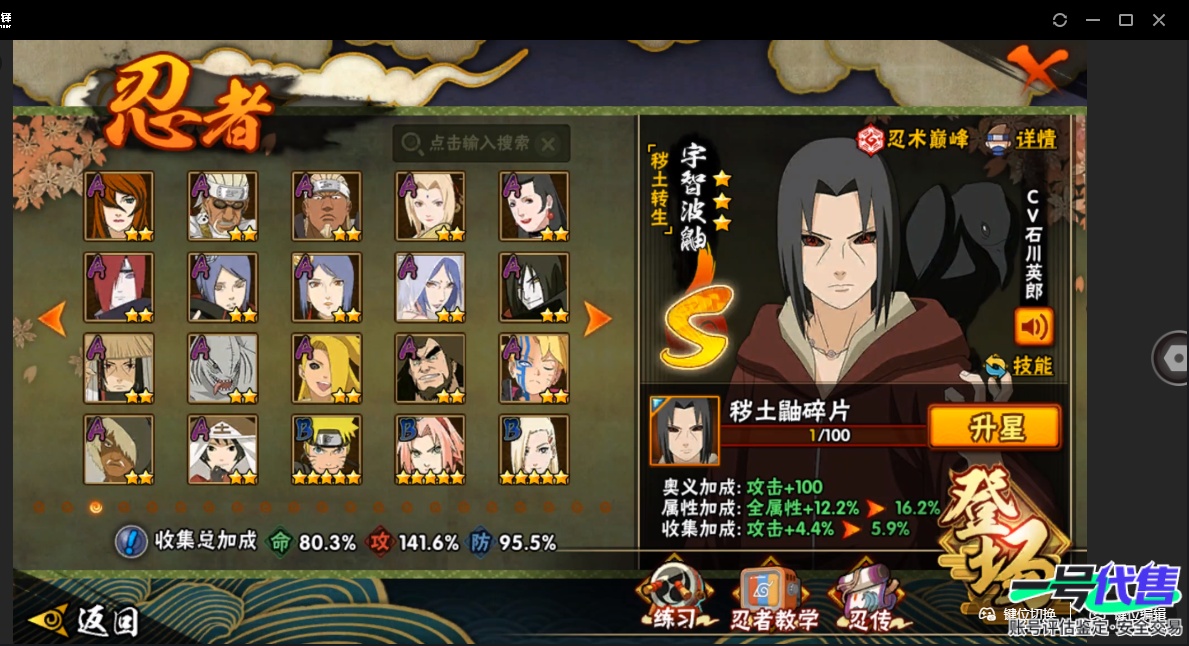Show the previous page of ninjas
Image resolution: width=1189 pixels, height=646 pixels.
click(x=52, y=319)
